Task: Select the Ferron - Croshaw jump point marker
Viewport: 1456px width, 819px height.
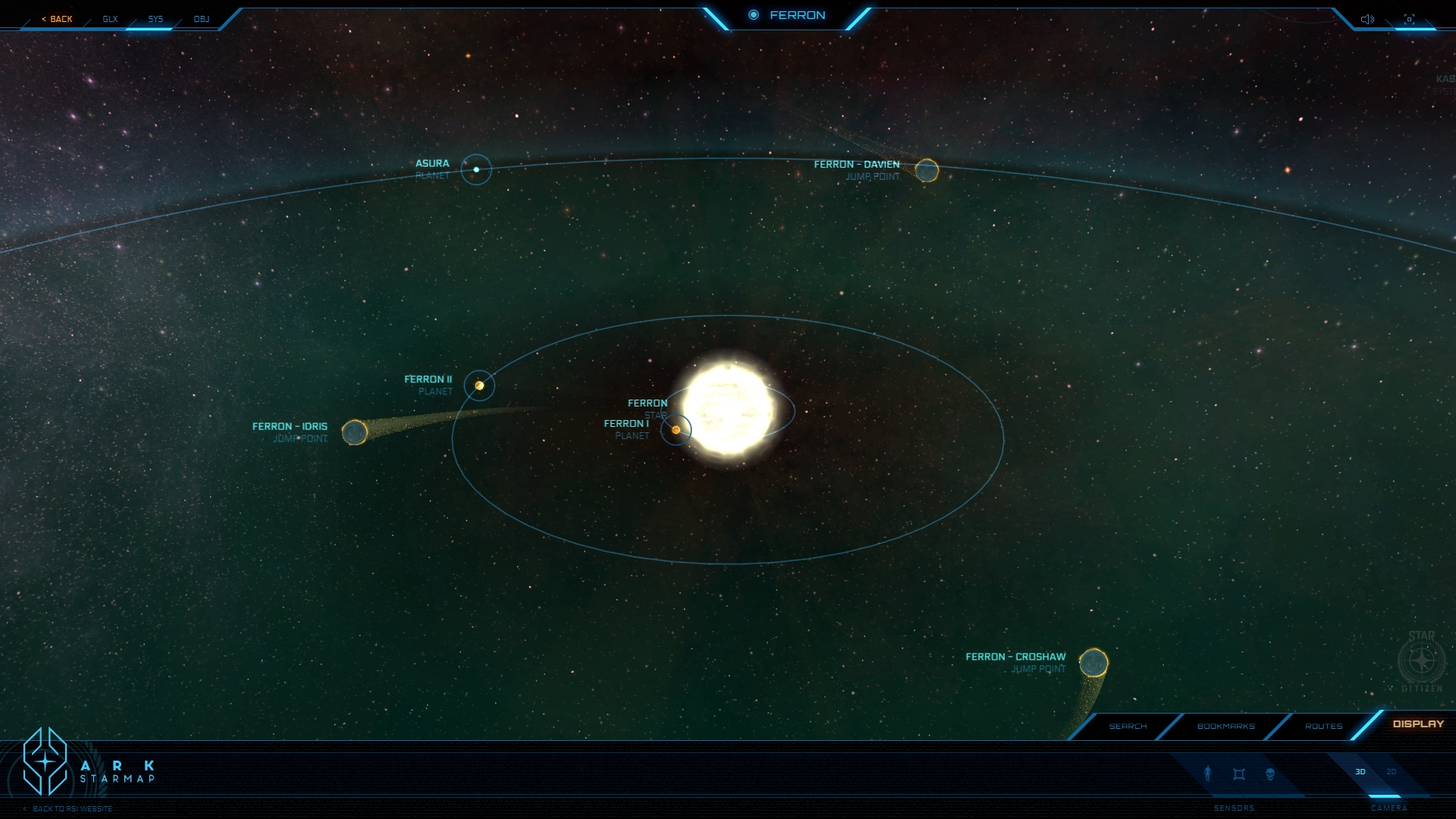Action: [1094, 664]
